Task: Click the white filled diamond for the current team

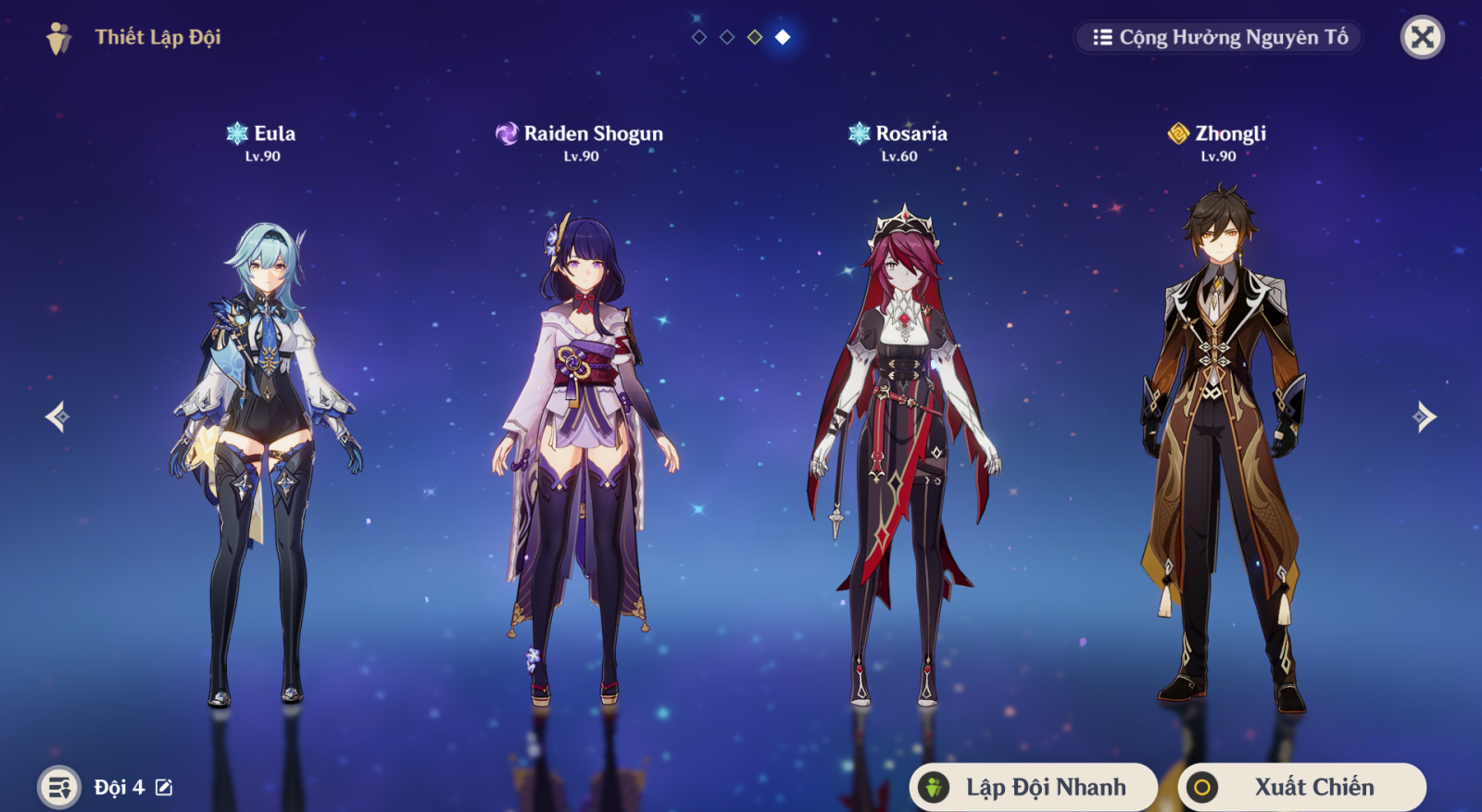Action: (x=781, y=39)
